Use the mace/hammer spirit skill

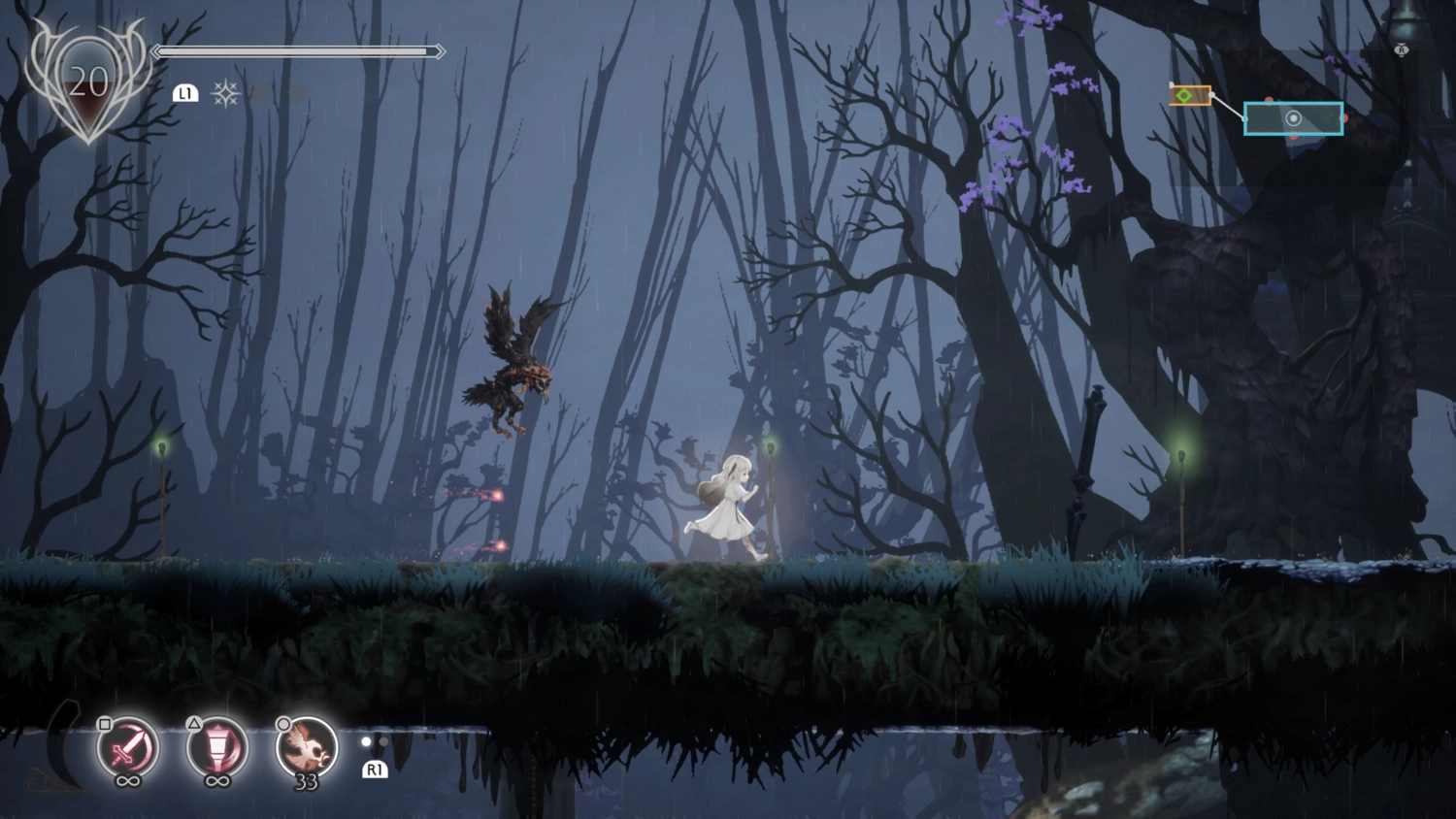216,747
